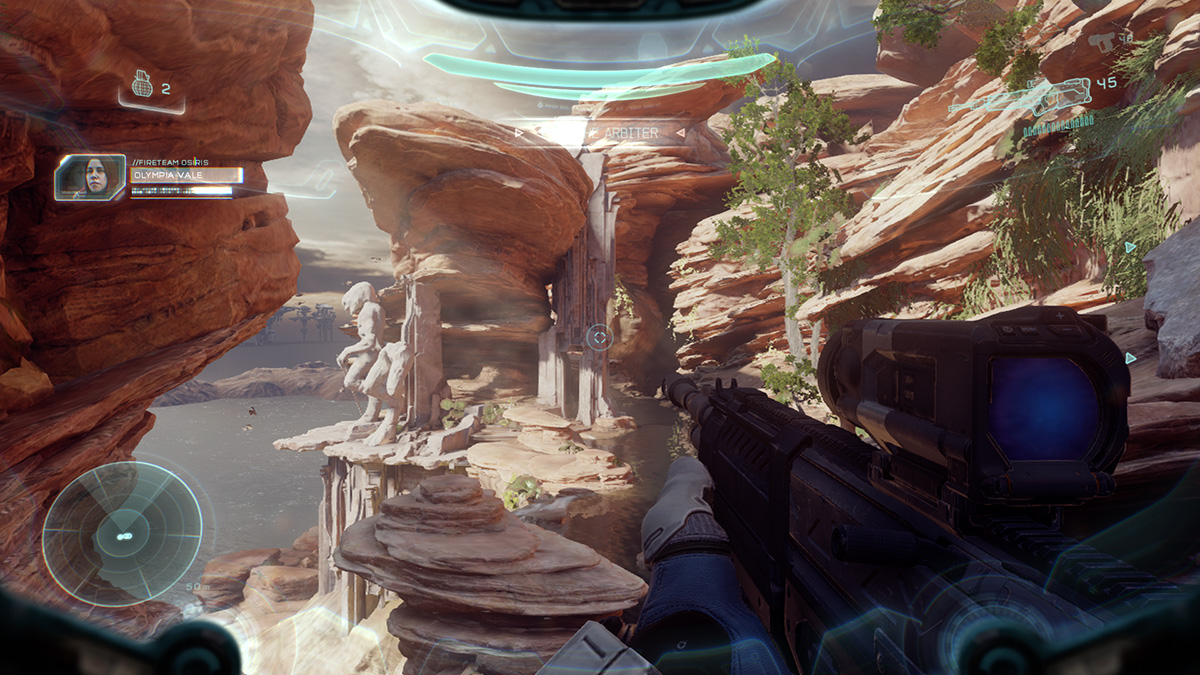Select Olympia Vale's portrait
The width and height of the screenshot is (1200, 675).
pyautogui.click(x=90, y=177)
